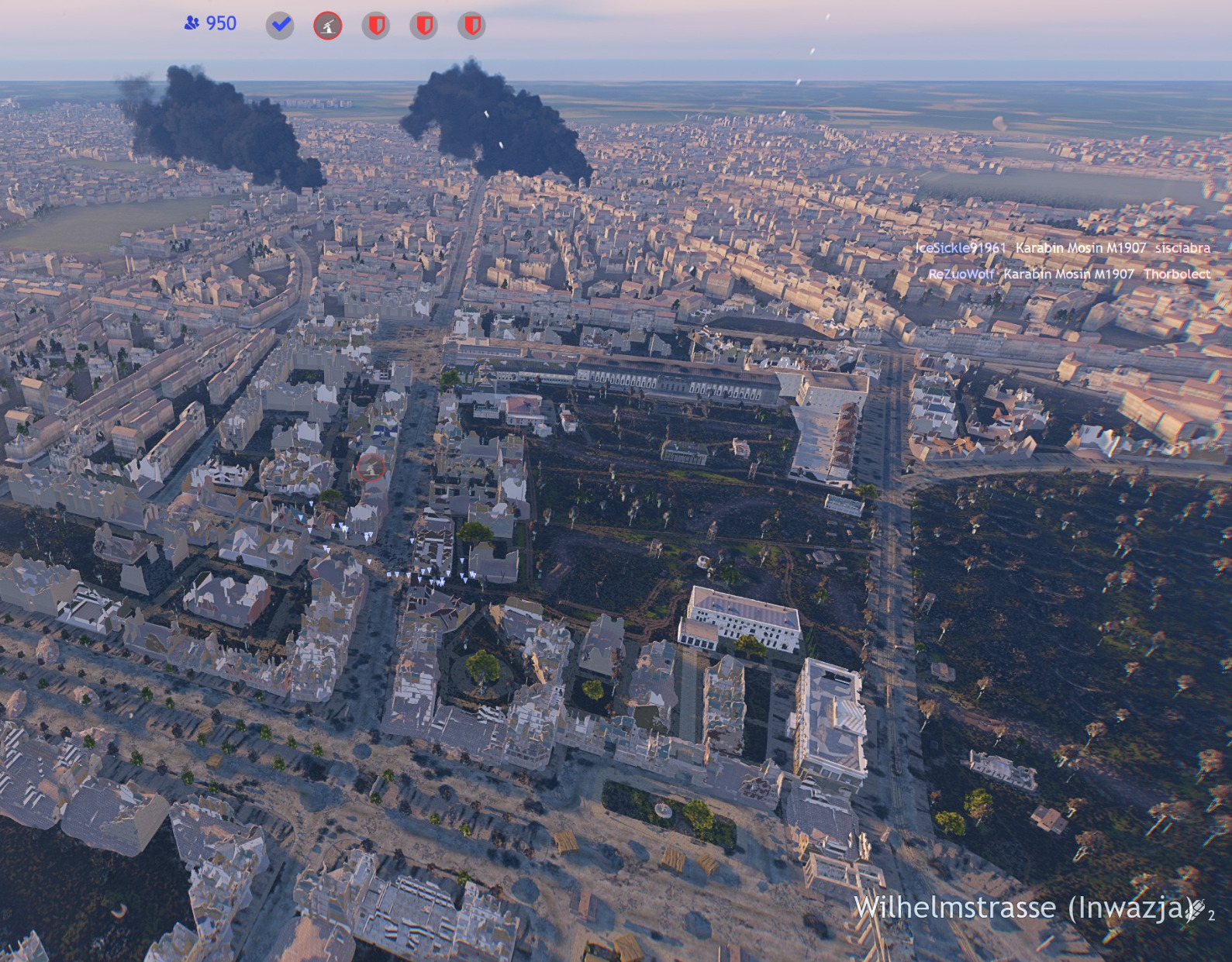Select the blue checkmark objective icon
Screen dimensions: 1232x962
click(x=280, y=26)
